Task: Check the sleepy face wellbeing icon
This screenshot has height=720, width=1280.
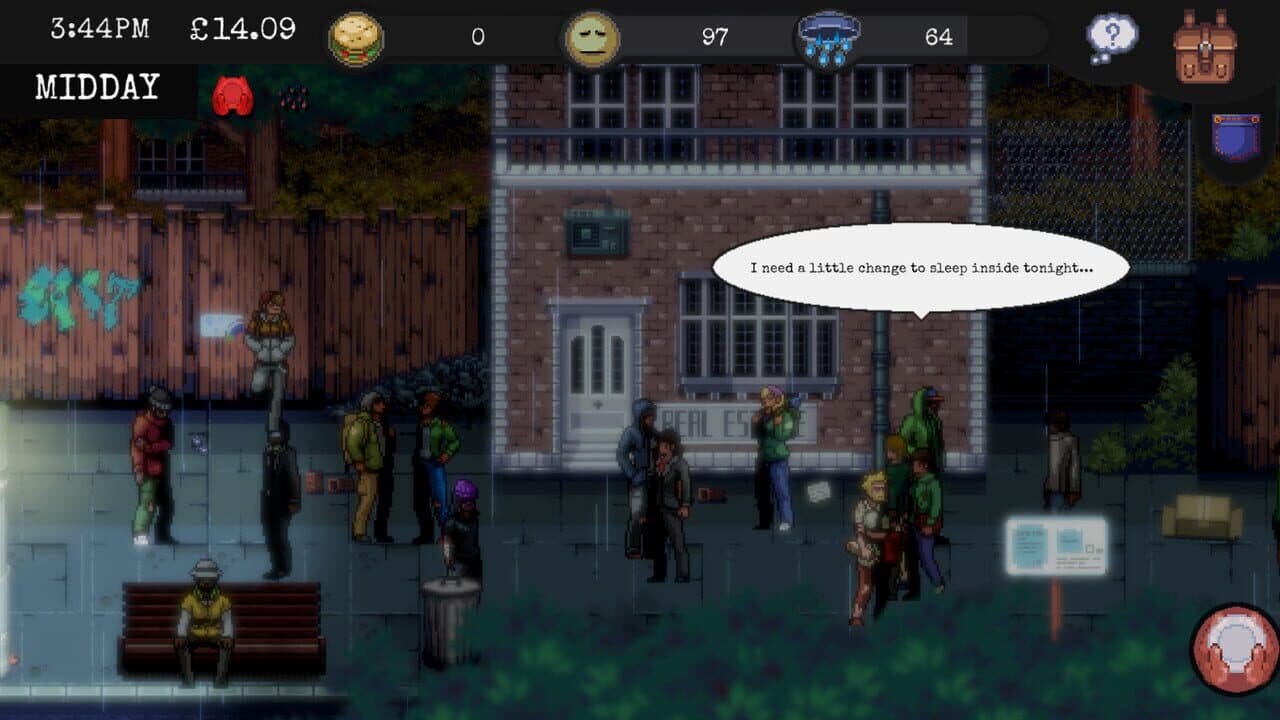Action: pos(592,37)
